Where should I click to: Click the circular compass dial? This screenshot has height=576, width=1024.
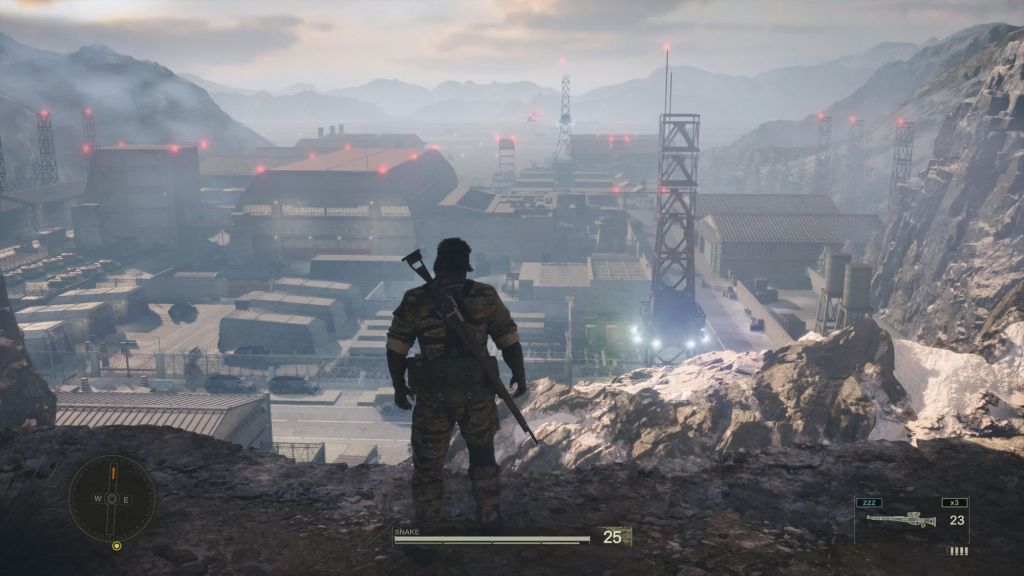112,498
